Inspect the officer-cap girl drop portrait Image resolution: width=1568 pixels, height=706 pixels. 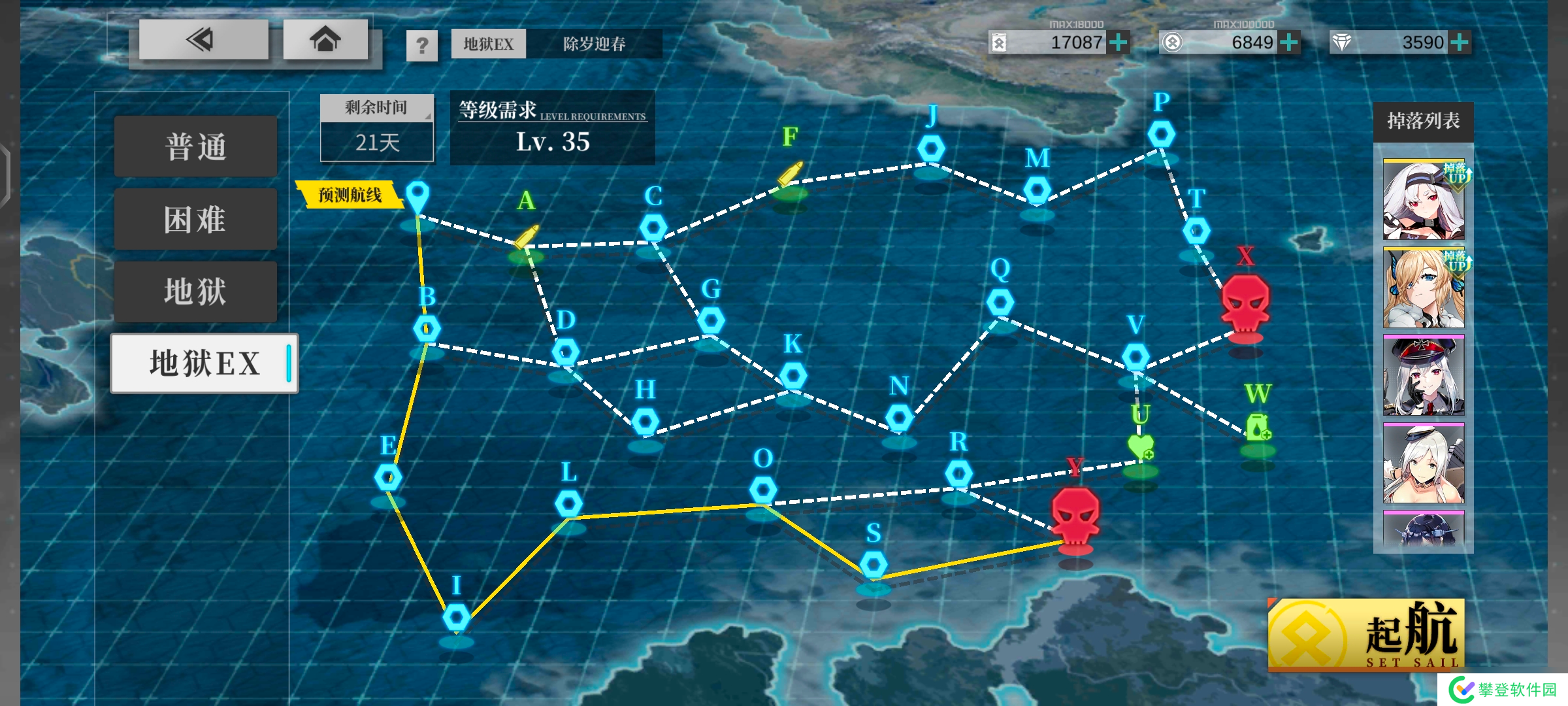pyautogui.click(x=1424, y=375)
